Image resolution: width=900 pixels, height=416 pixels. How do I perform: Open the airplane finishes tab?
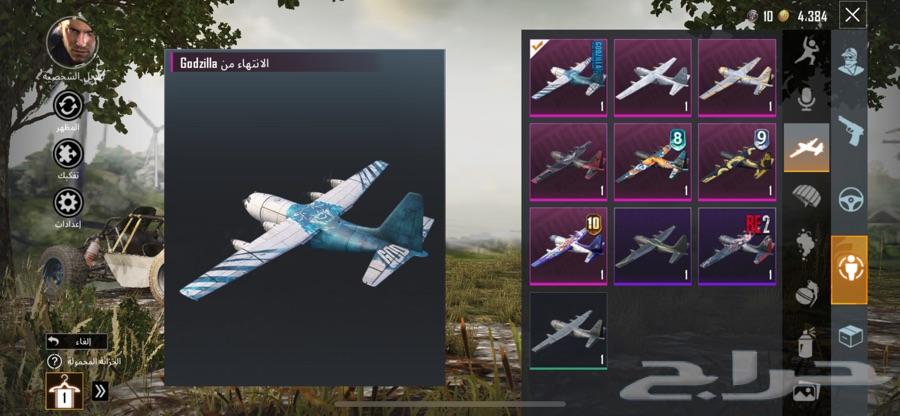pos(806,148)
